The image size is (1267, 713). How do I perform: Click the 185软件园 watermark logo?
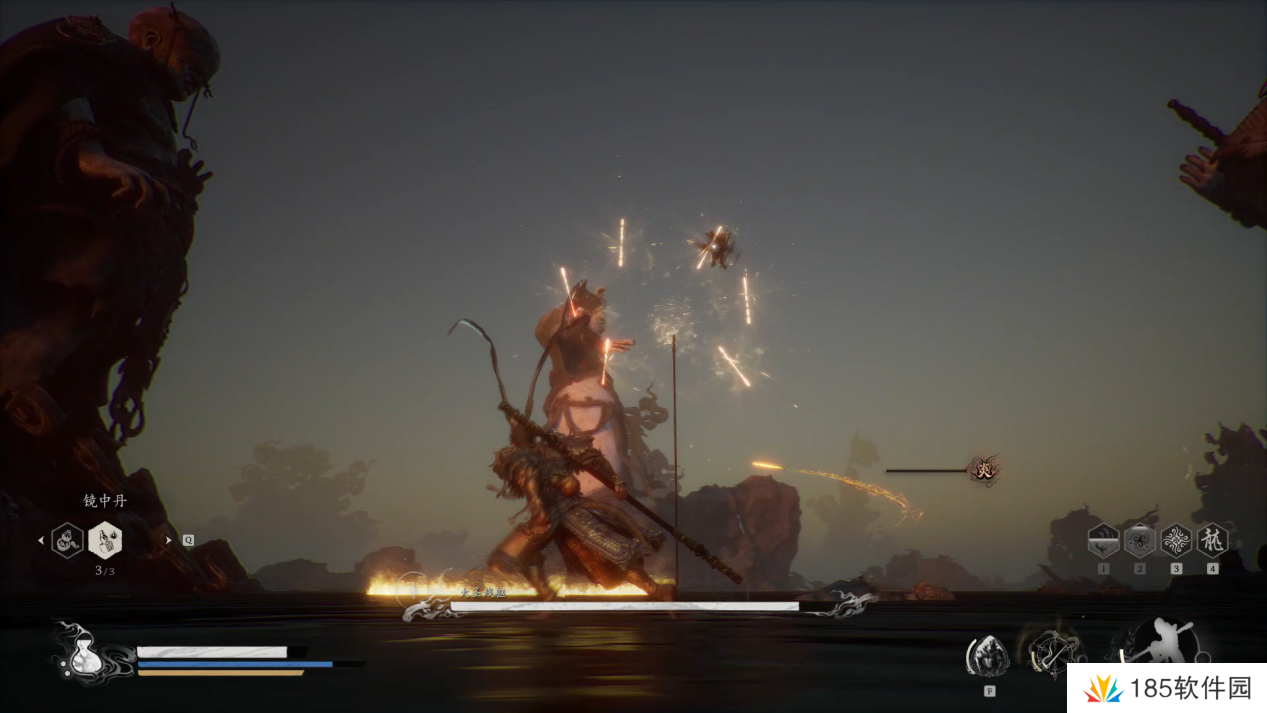click(1166, 688)
